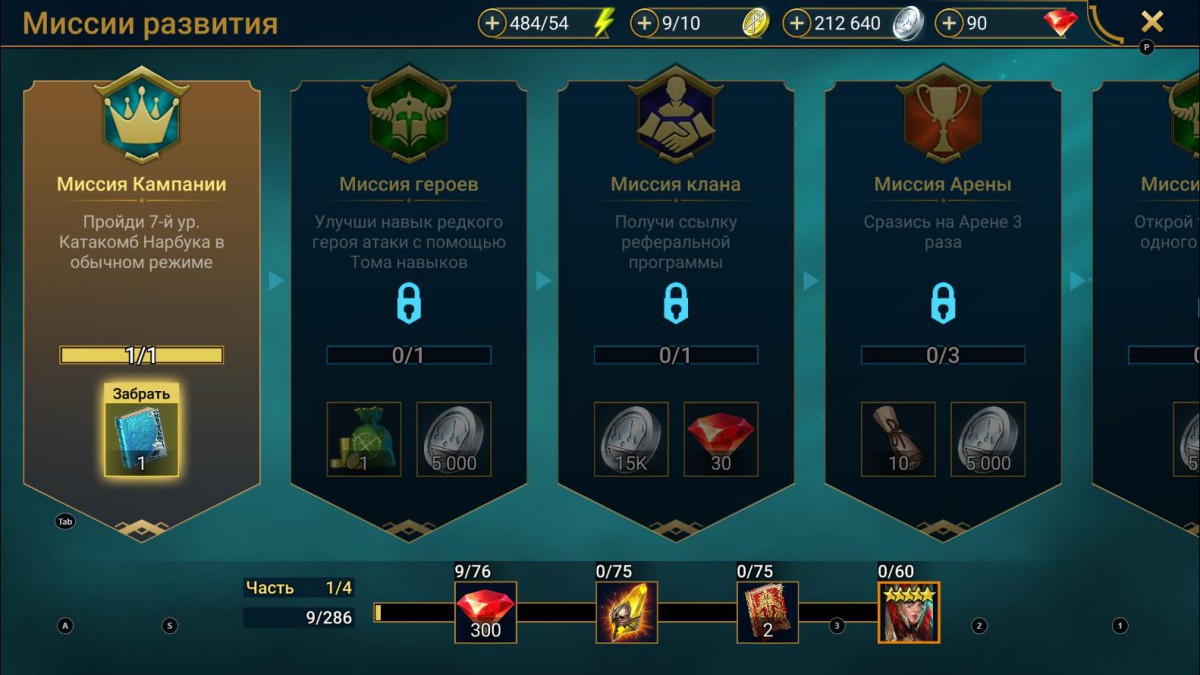The height and width of the screenshot is (675, 1200).
Task: Inspect the 15K silver reward
Action: click(631, 439)
